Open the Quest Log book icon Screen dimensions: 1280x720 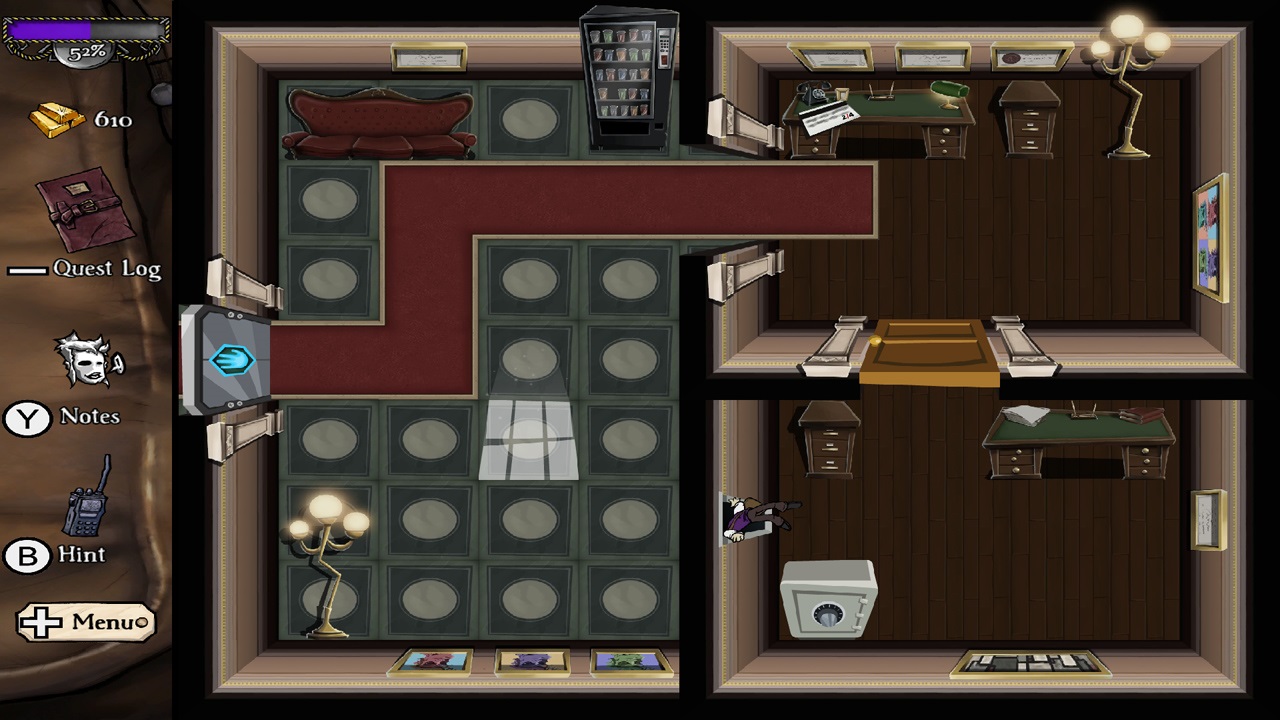[85, 210]
